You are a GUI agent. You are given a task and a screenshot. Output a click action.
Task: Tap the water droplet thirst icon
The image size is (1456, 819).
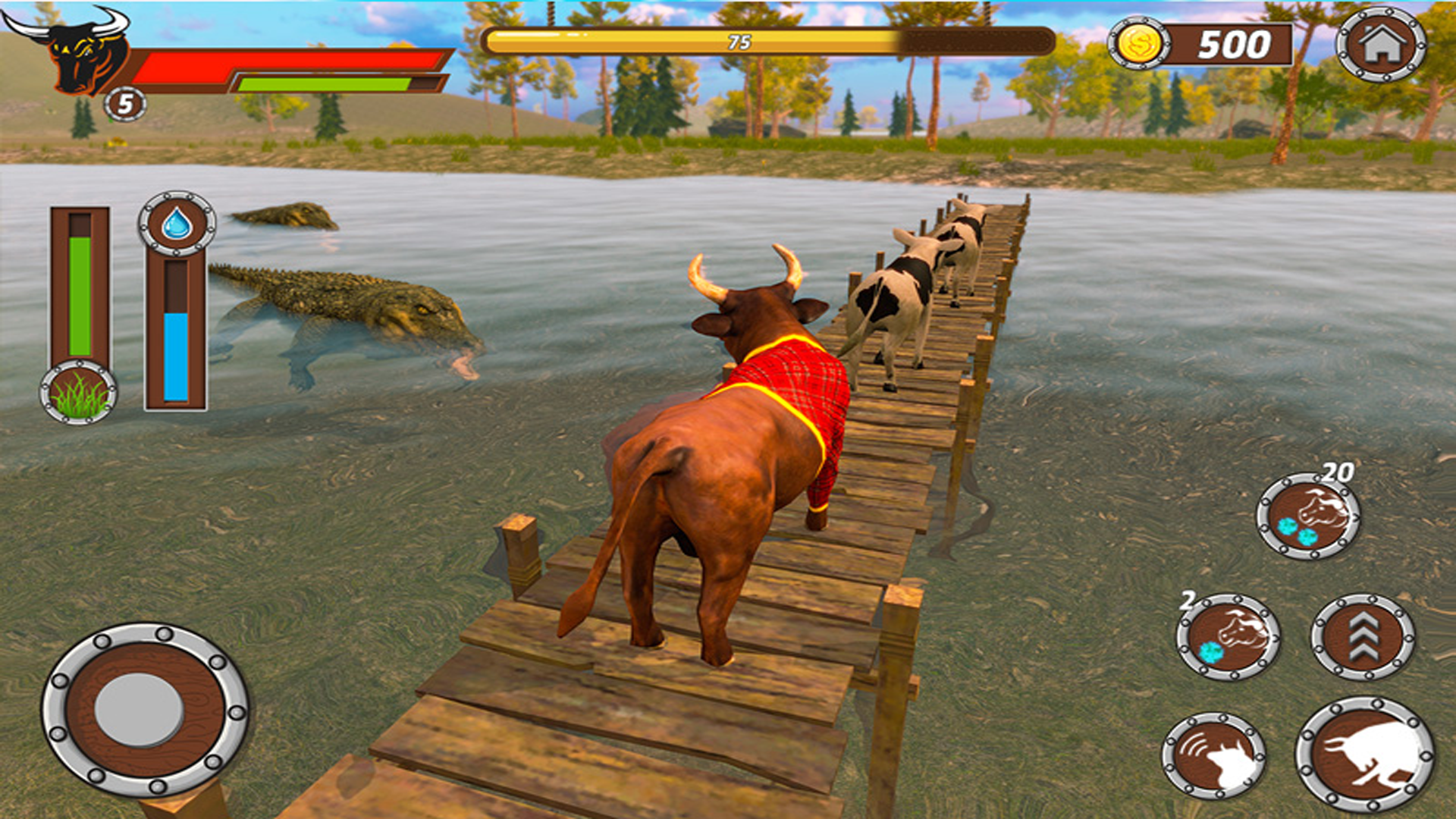tap(177, 224)
